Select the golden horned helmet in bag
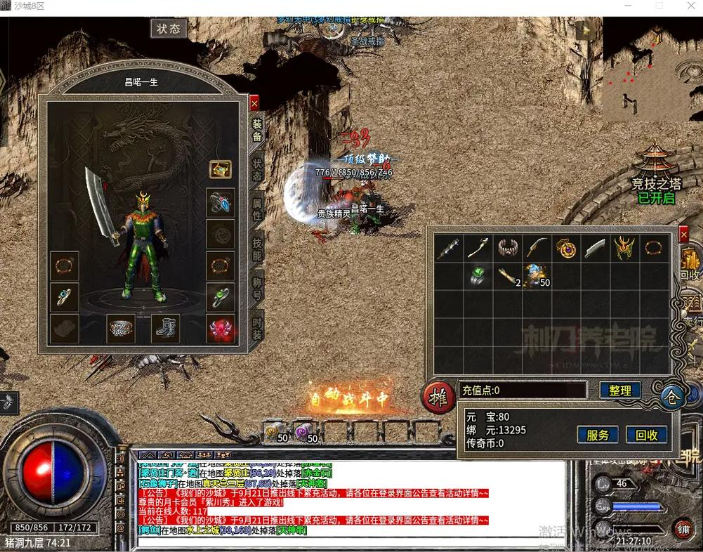This screenshot has height=552, width=703. pos(625,247)
